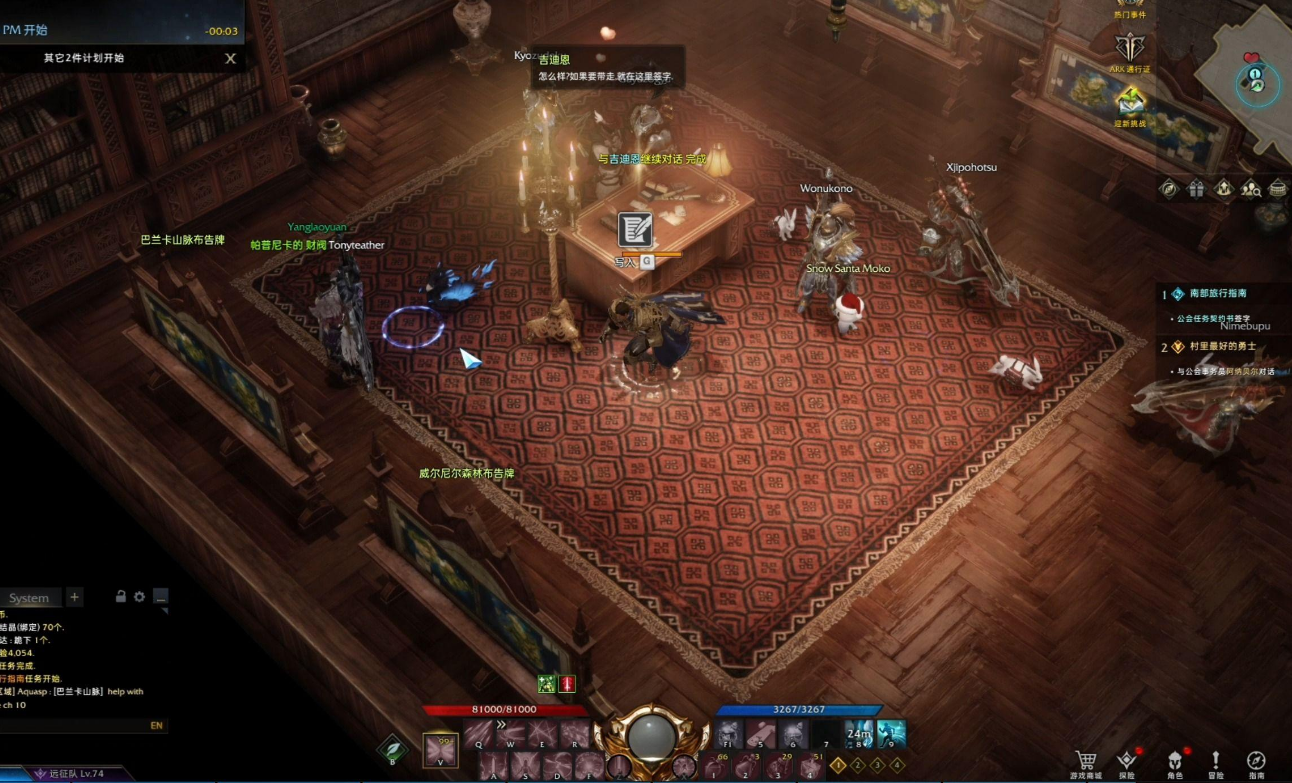
Task: Open the ARK 通行证 pass icon
Action: tap(1130, 49)
